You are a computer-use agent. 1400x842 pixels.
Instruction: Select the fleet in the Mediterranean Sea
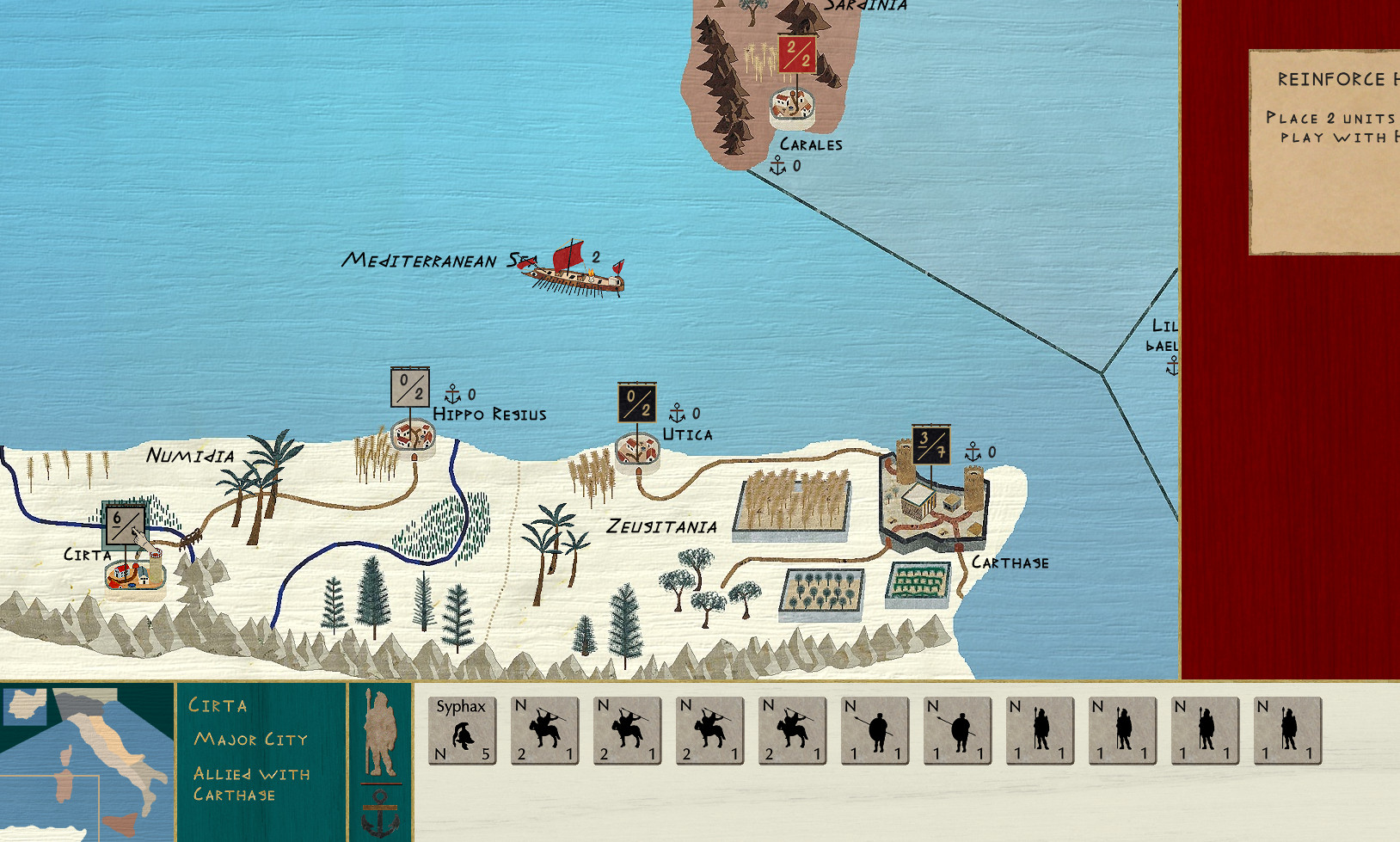tap(574, 271)
